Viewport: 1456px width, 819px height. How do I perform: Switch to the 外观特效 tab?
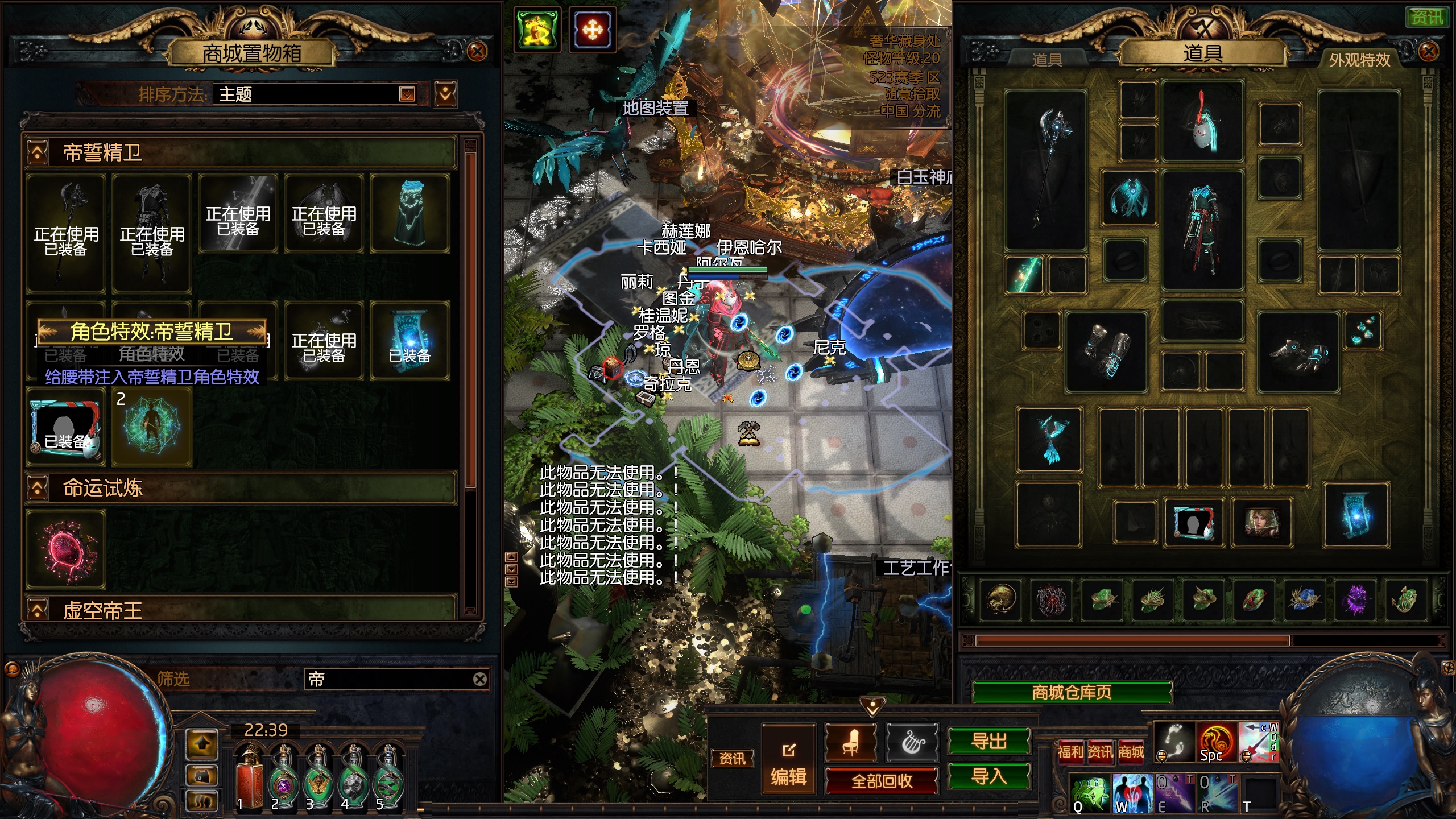click(x=1359, y=60)
